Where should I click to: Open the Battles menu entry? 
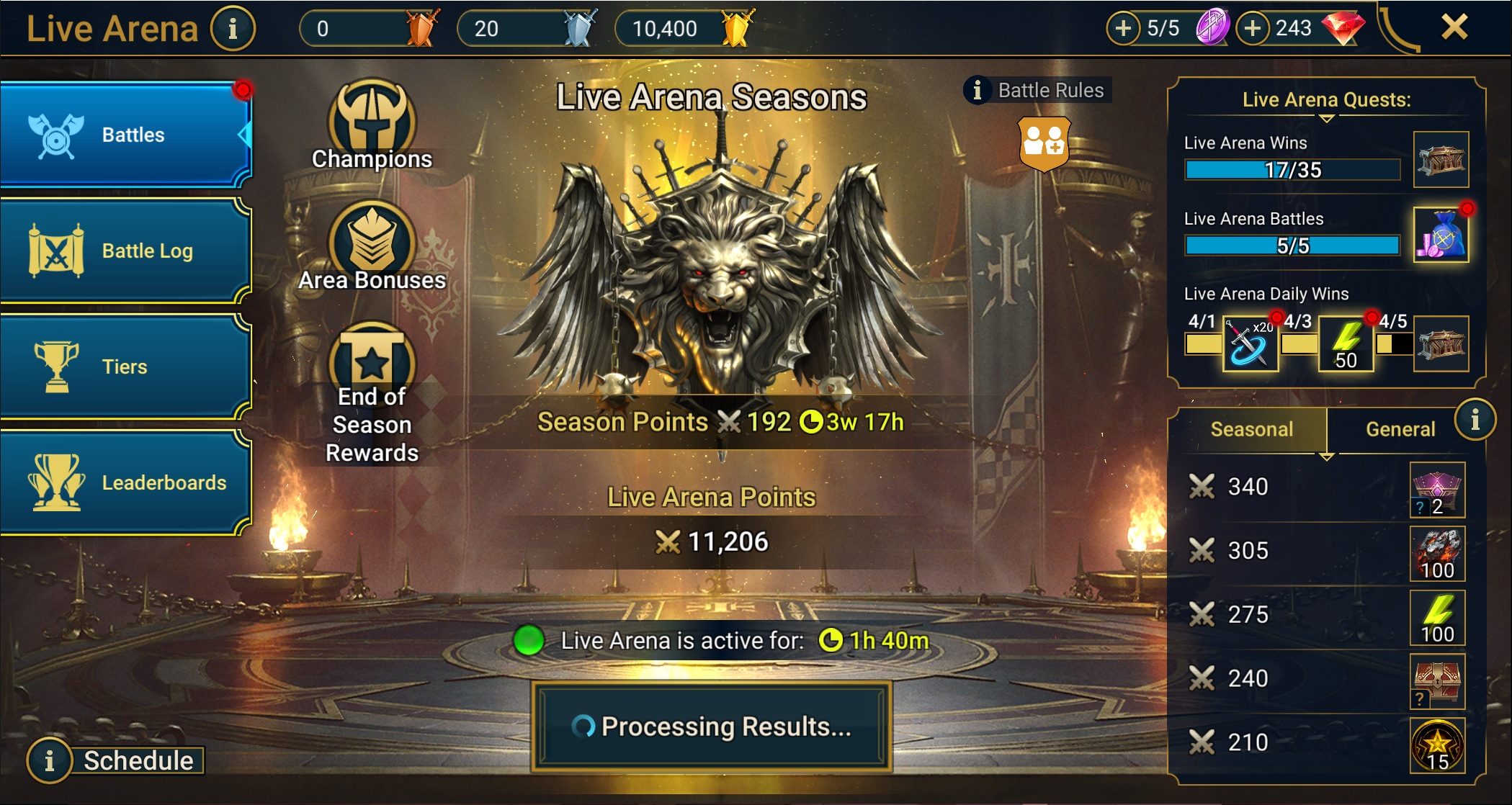click(126, 135)
